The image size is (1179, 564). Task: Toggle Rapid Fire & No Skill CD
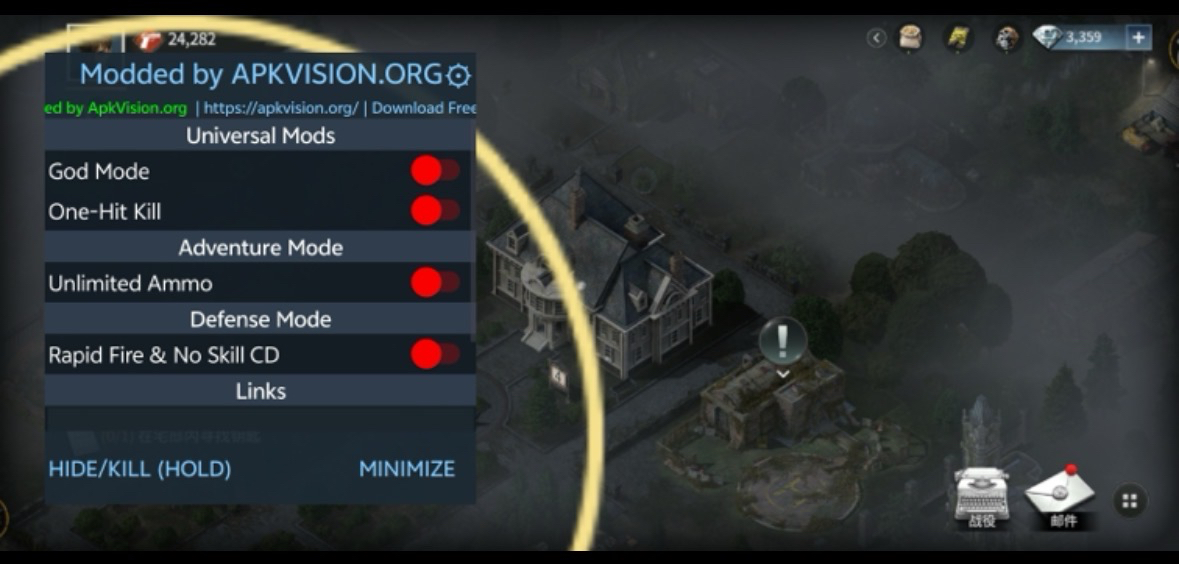(x=434, y=354)
